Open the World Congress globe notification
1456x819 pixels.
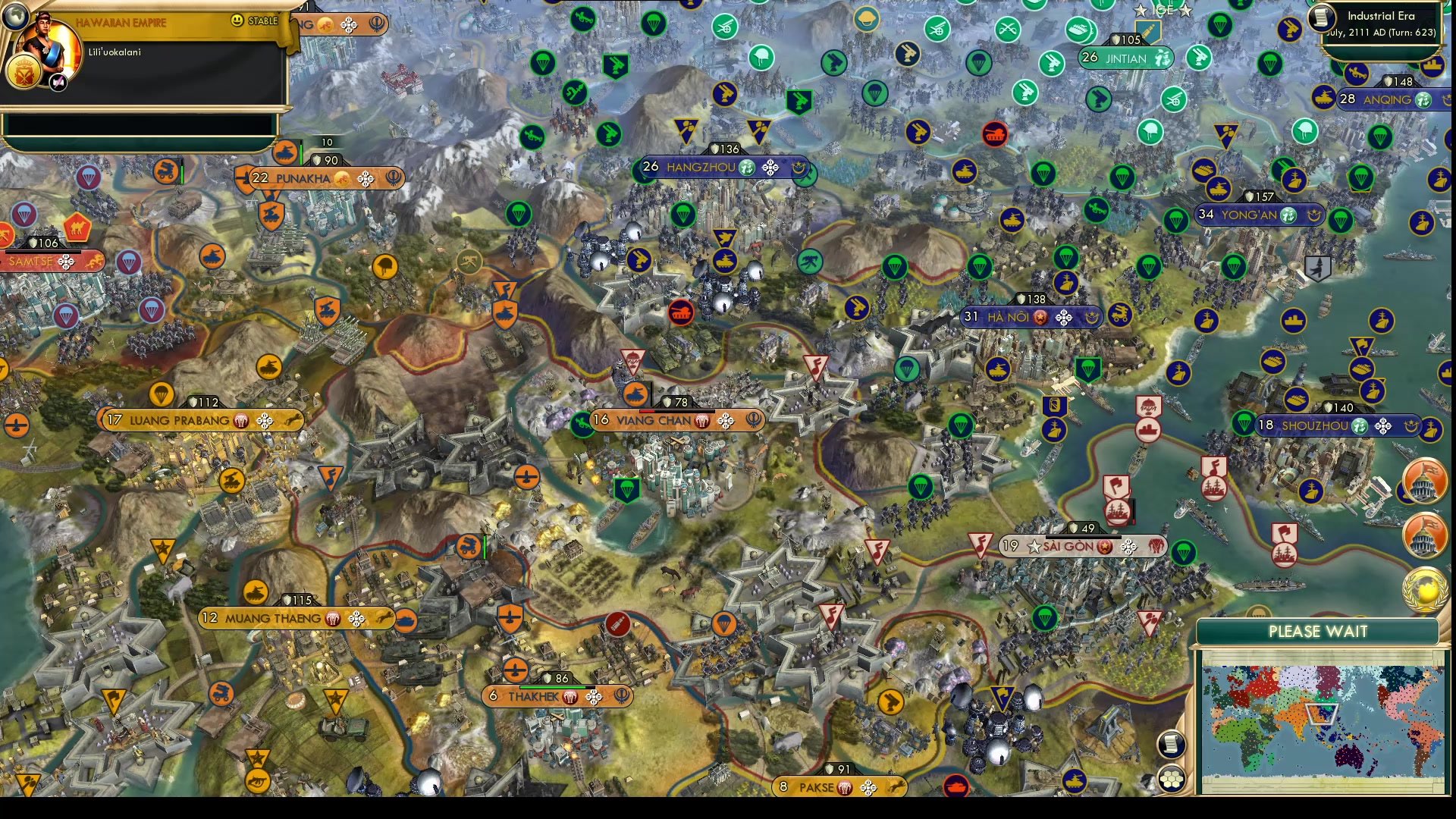pyautogui.click(x=1425, y=589)
